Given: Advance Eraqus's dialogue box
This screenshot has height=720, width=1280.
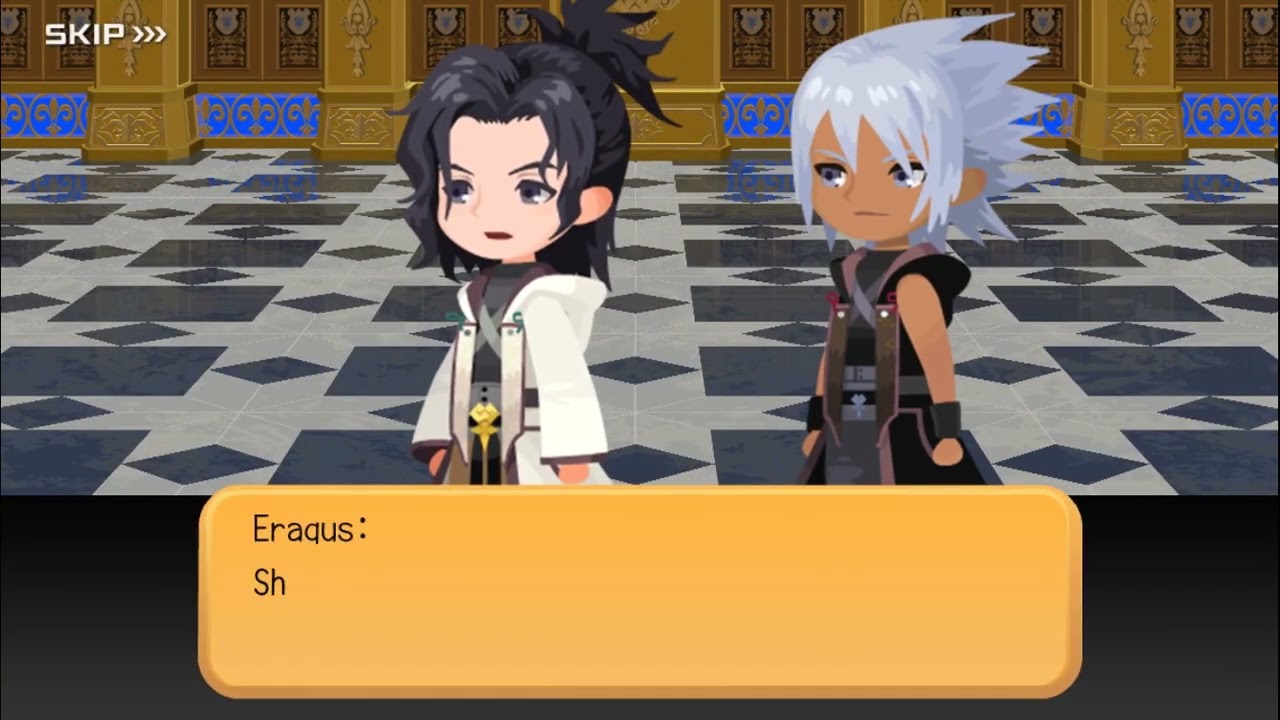Looking at the screenshot, I should 640,592.
